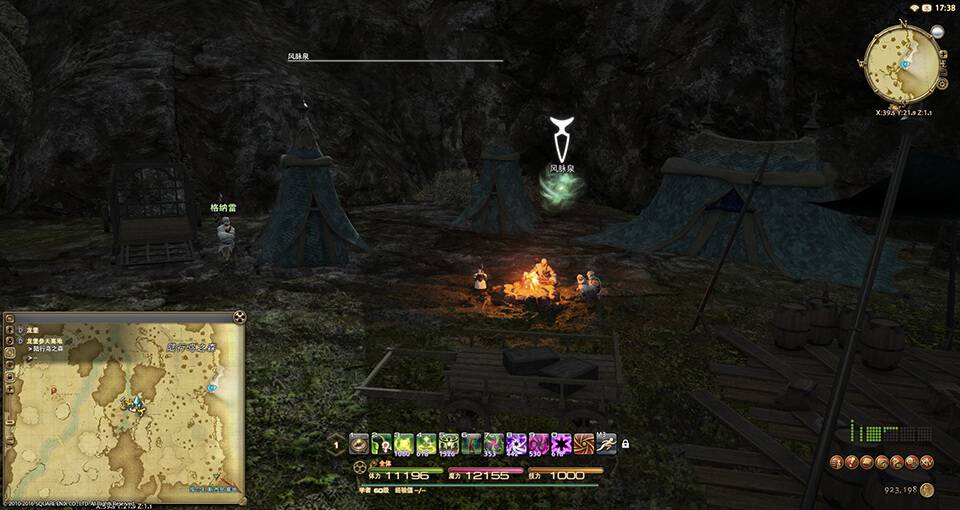Activate the pink action showing 530
Viewport: 960px width, 510px height.
tap(539, 443)
